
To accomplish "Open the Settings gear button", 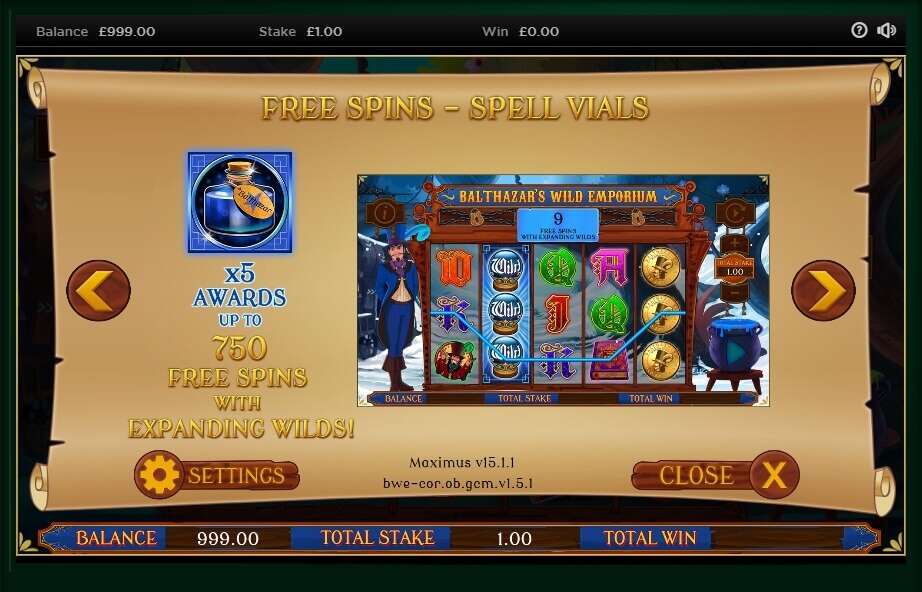I will (x=216, y=476).
